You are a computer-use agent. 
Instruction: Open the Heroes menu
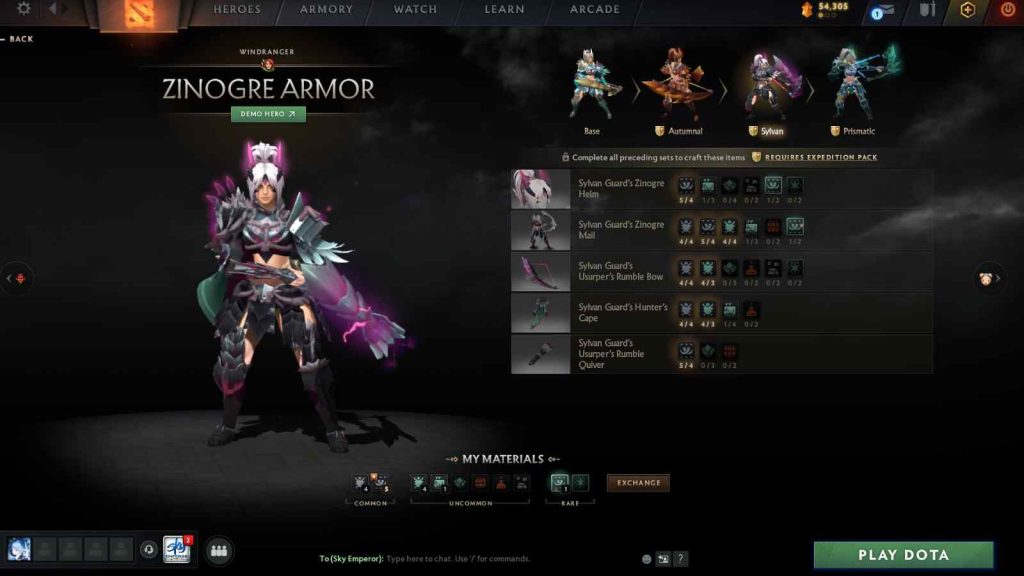click(x=237, y=10)
